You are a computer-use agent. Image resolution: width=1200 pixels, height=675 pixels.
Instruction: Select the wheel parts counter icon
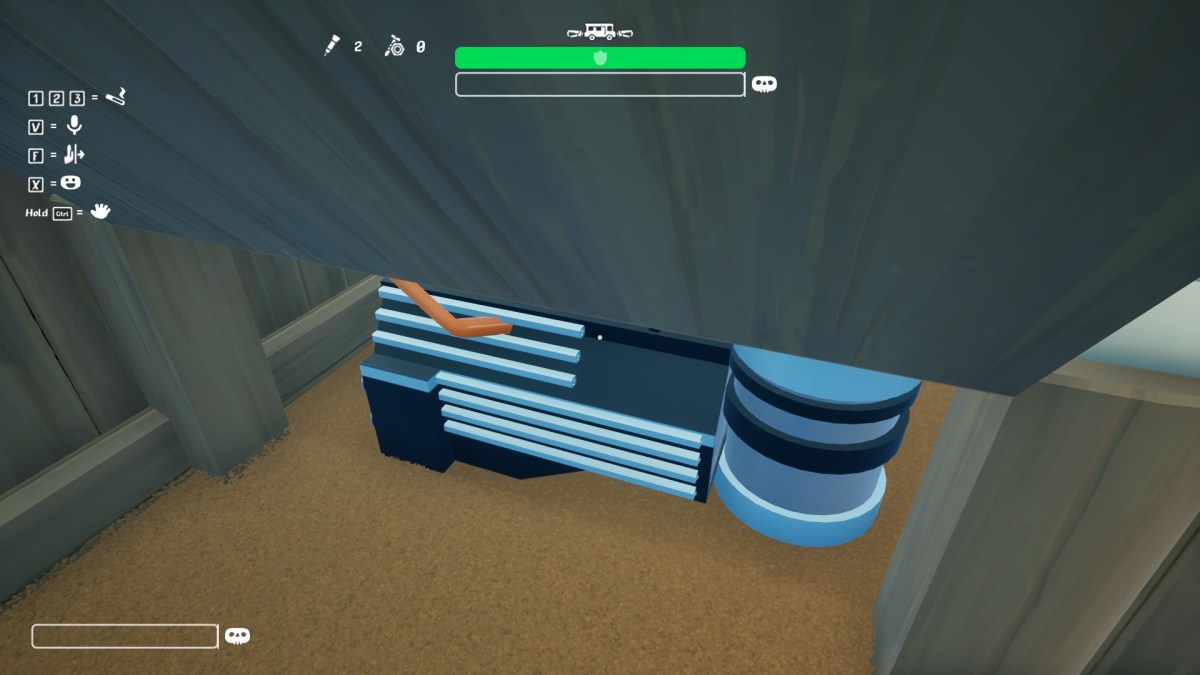(x=395, y=46)
